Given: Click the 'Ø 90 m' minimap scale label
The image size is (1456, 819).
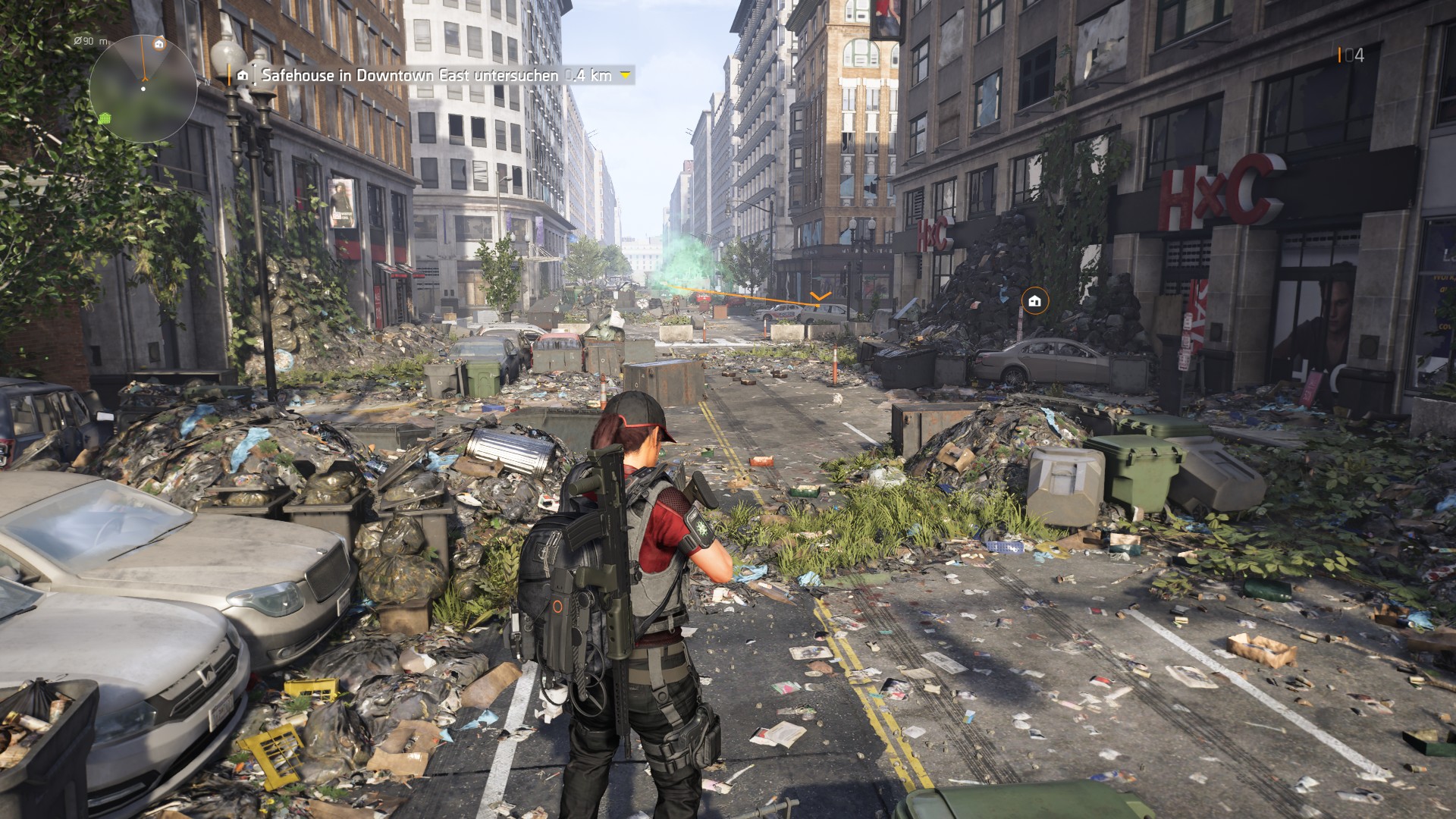Looking at the screenshot, I should click(89, 42).
